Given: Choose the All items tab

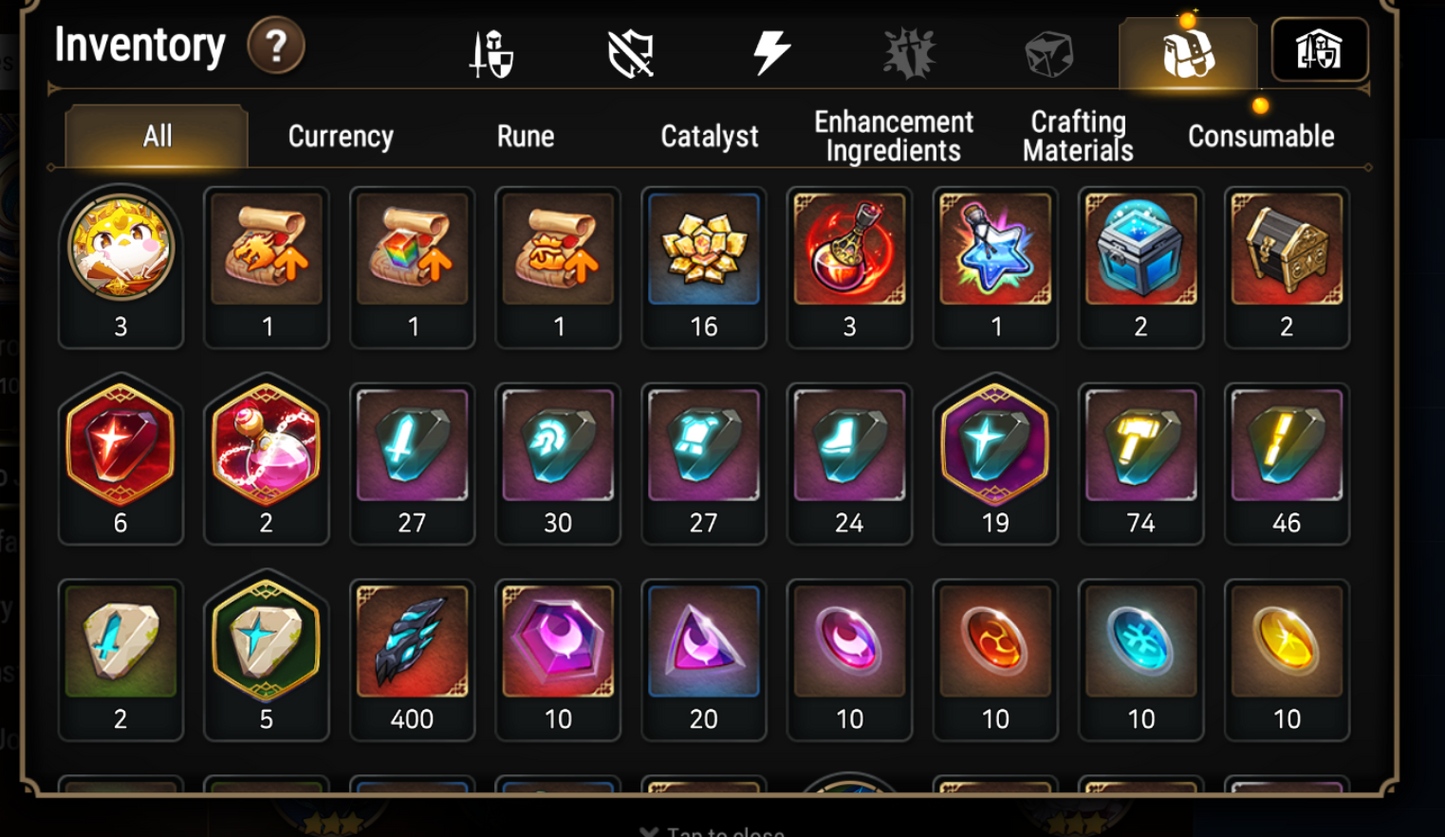Looking at the screenshot, I should [x=157, y=136].
